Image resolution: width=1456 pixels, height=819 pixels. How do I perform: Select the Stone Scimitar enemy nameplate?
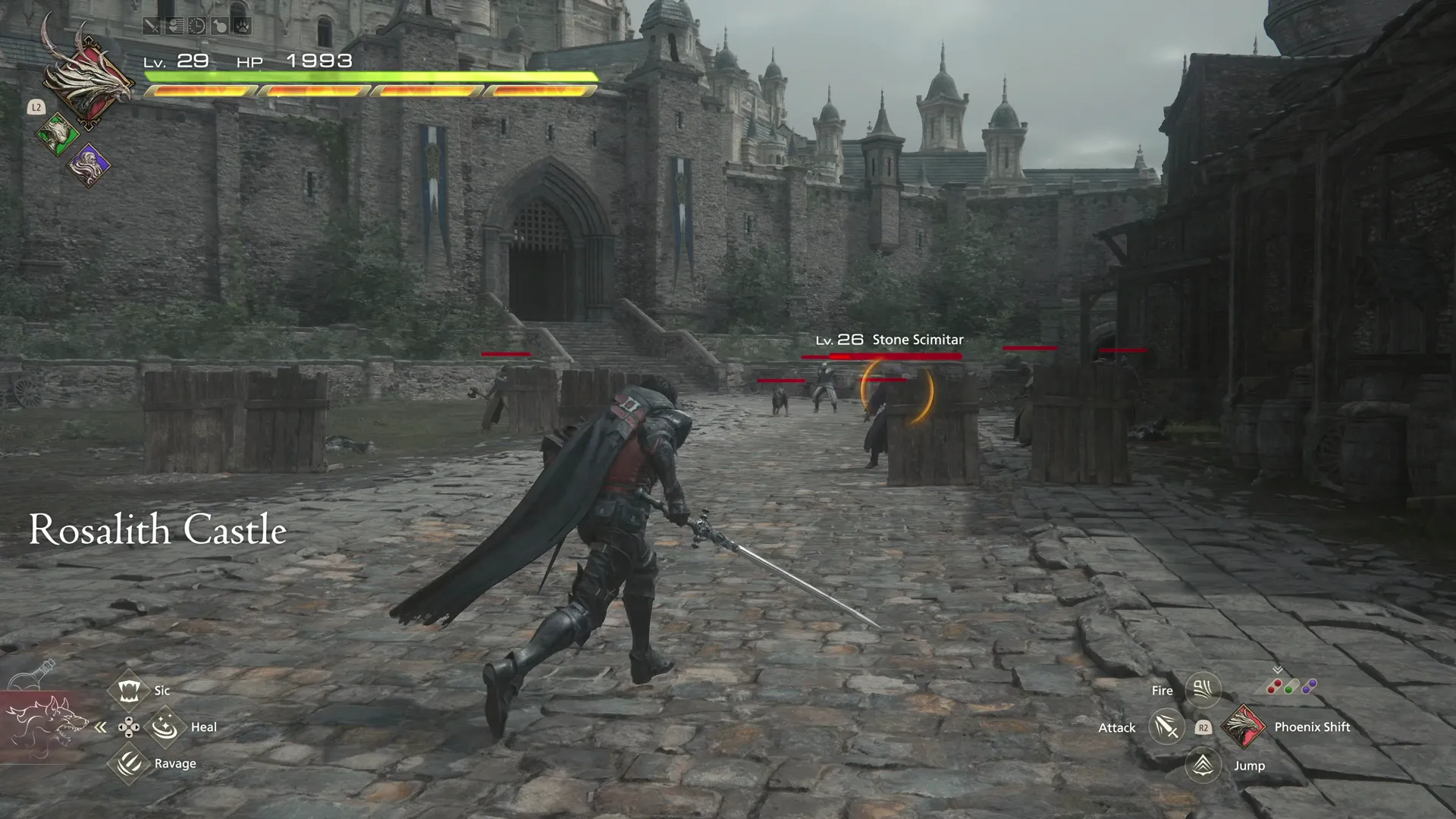coord(889,340)
